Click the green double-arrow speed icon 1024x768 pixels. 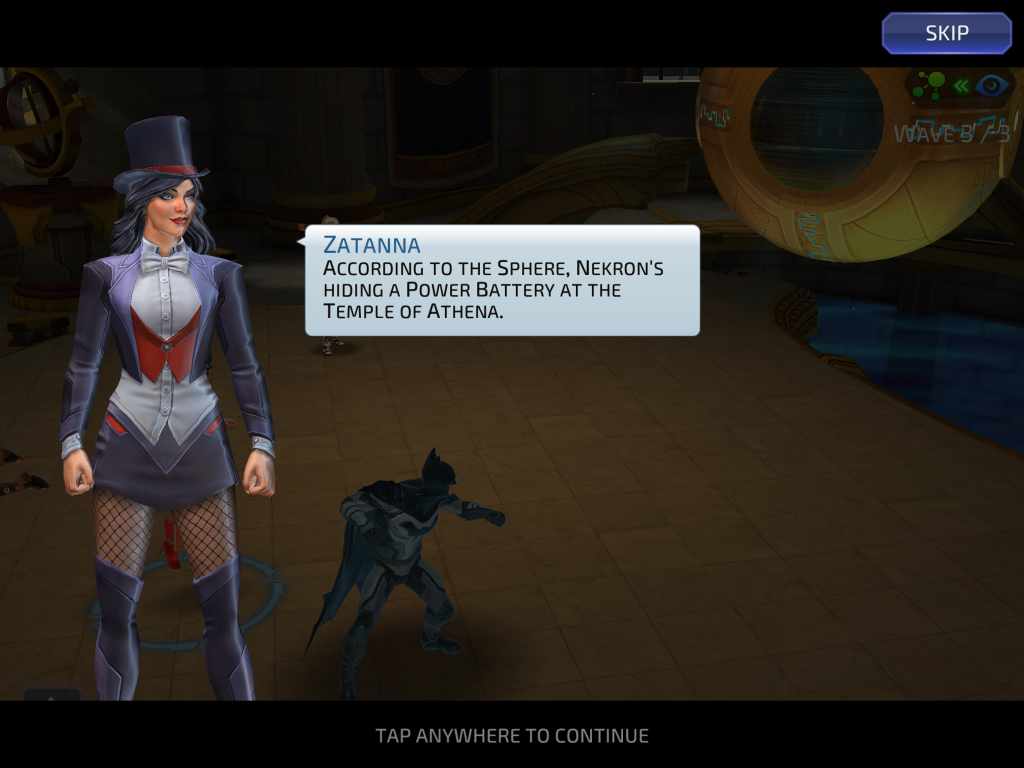[961, 86]
